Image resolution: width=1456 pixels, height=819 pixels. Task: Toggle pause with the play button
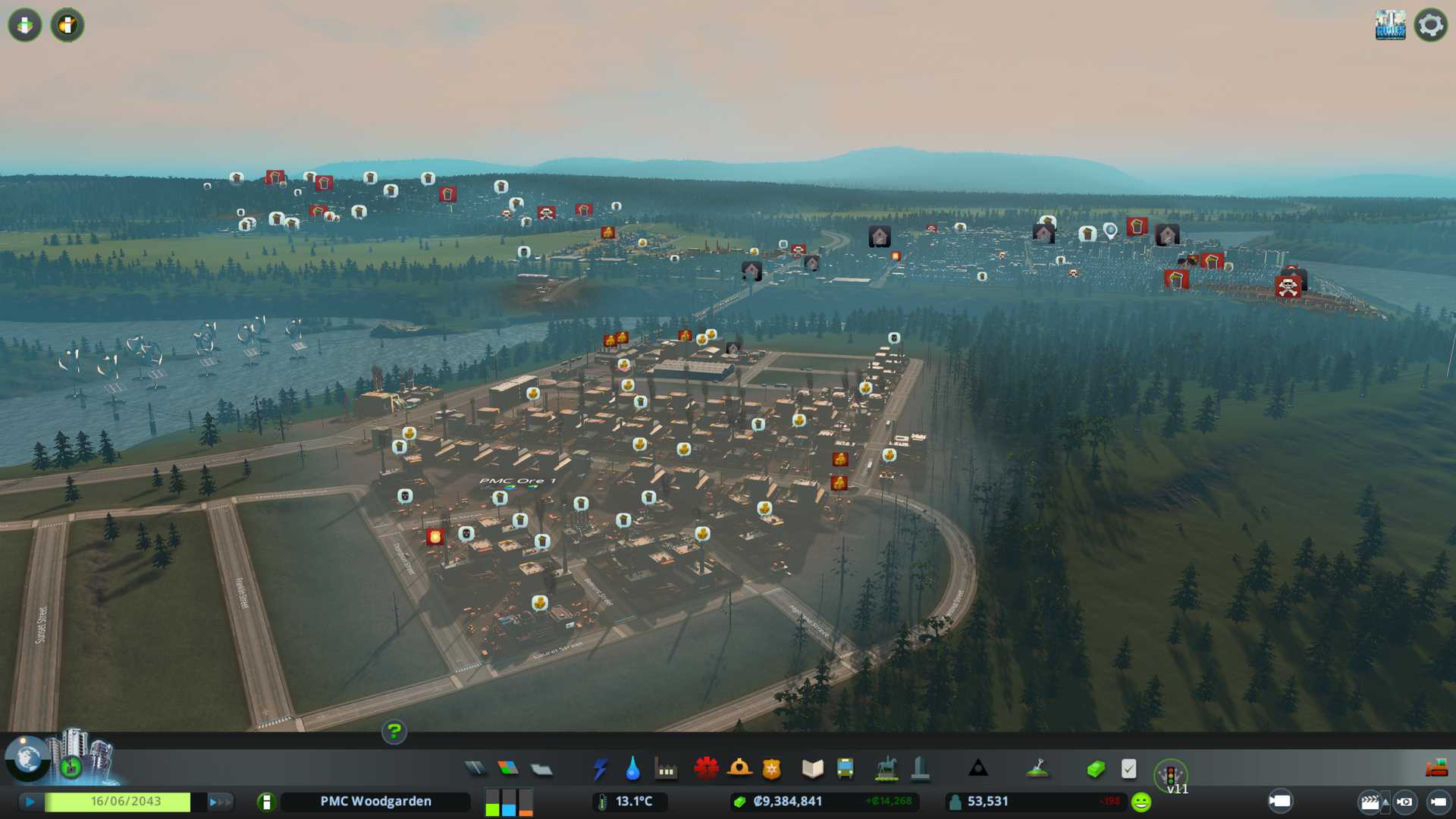(x=30, y=802)
